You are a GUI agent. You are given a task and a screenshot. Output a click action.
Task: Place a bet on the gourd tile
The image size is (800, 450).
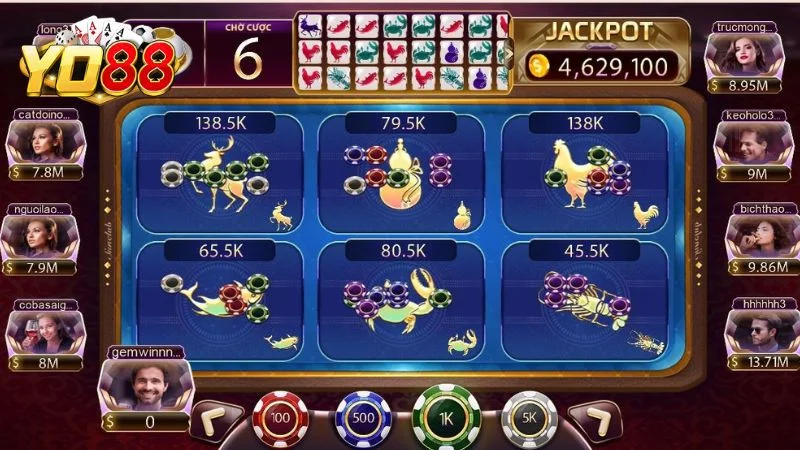(x=400, y=174)
